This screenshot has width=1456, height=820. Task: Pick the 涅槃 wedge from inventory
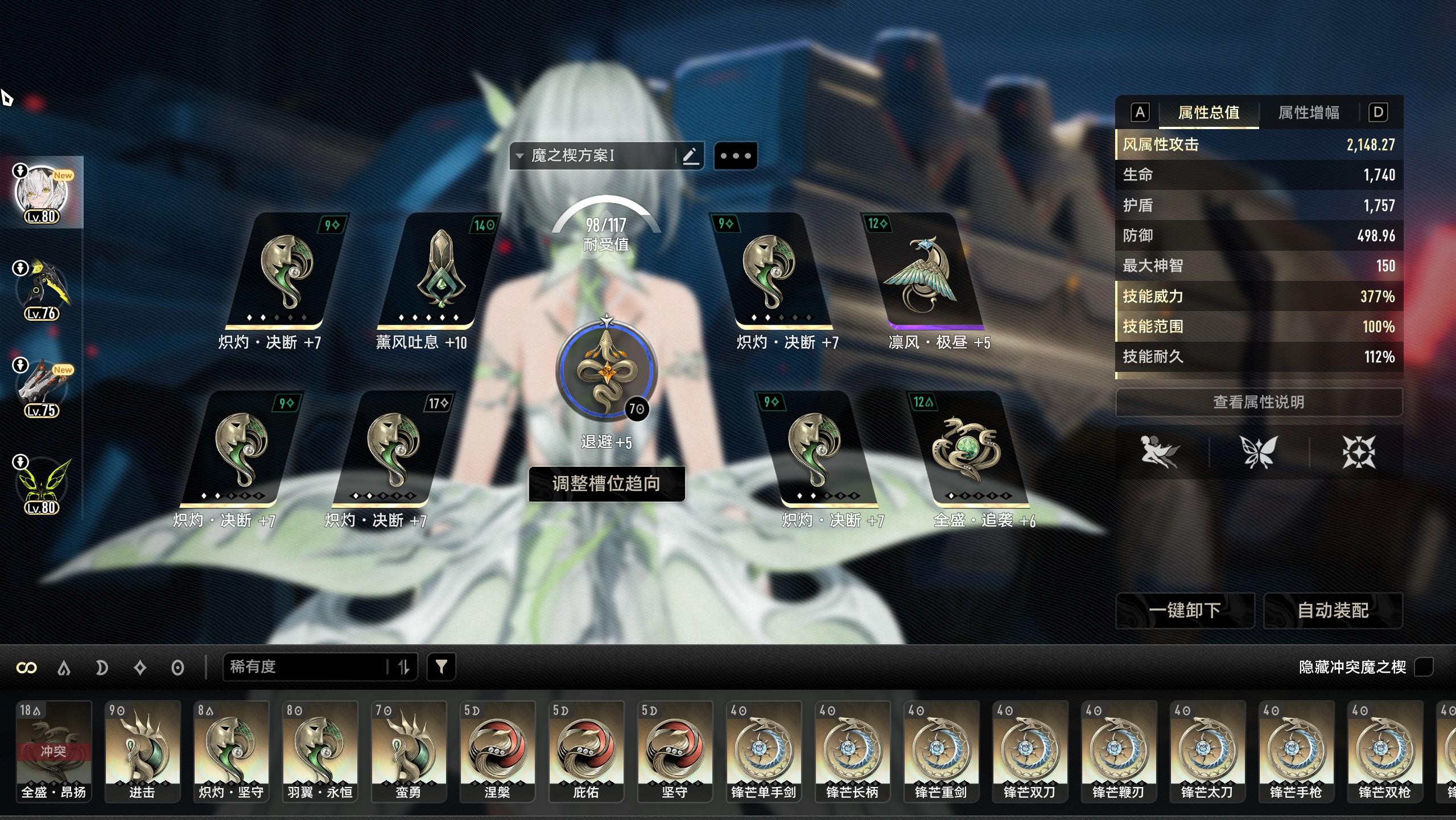[497, 751]
